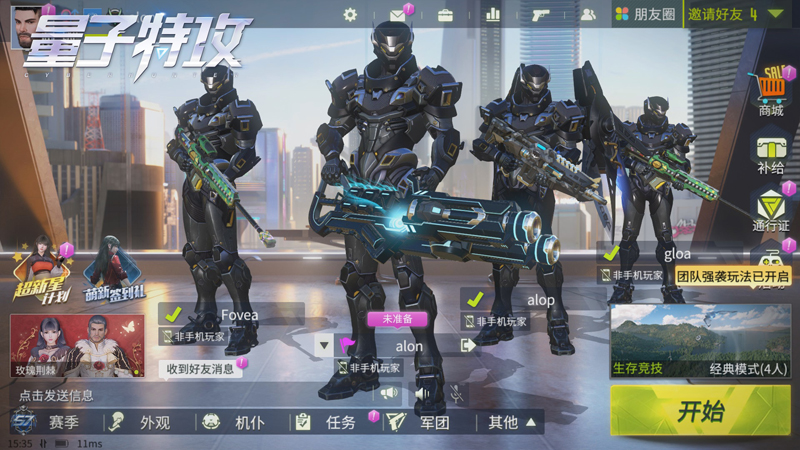View the bar chart statistics icon

(x=492, y=15)
